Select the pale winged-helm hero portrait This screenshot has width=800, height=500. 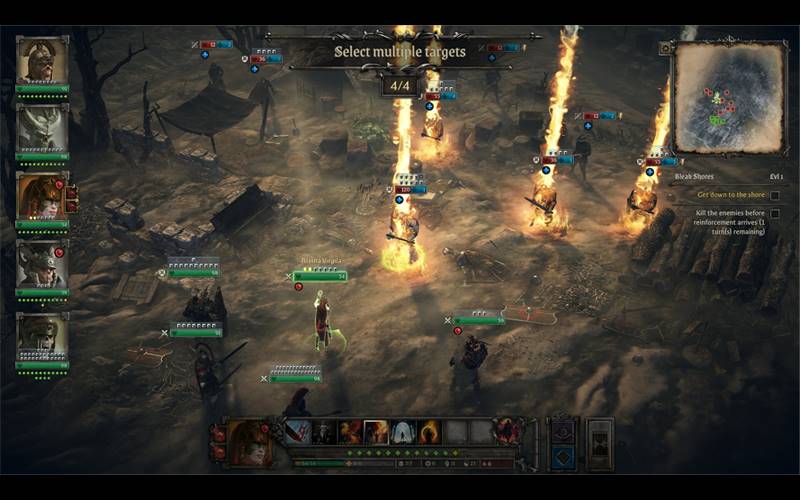tap(42, 128)
